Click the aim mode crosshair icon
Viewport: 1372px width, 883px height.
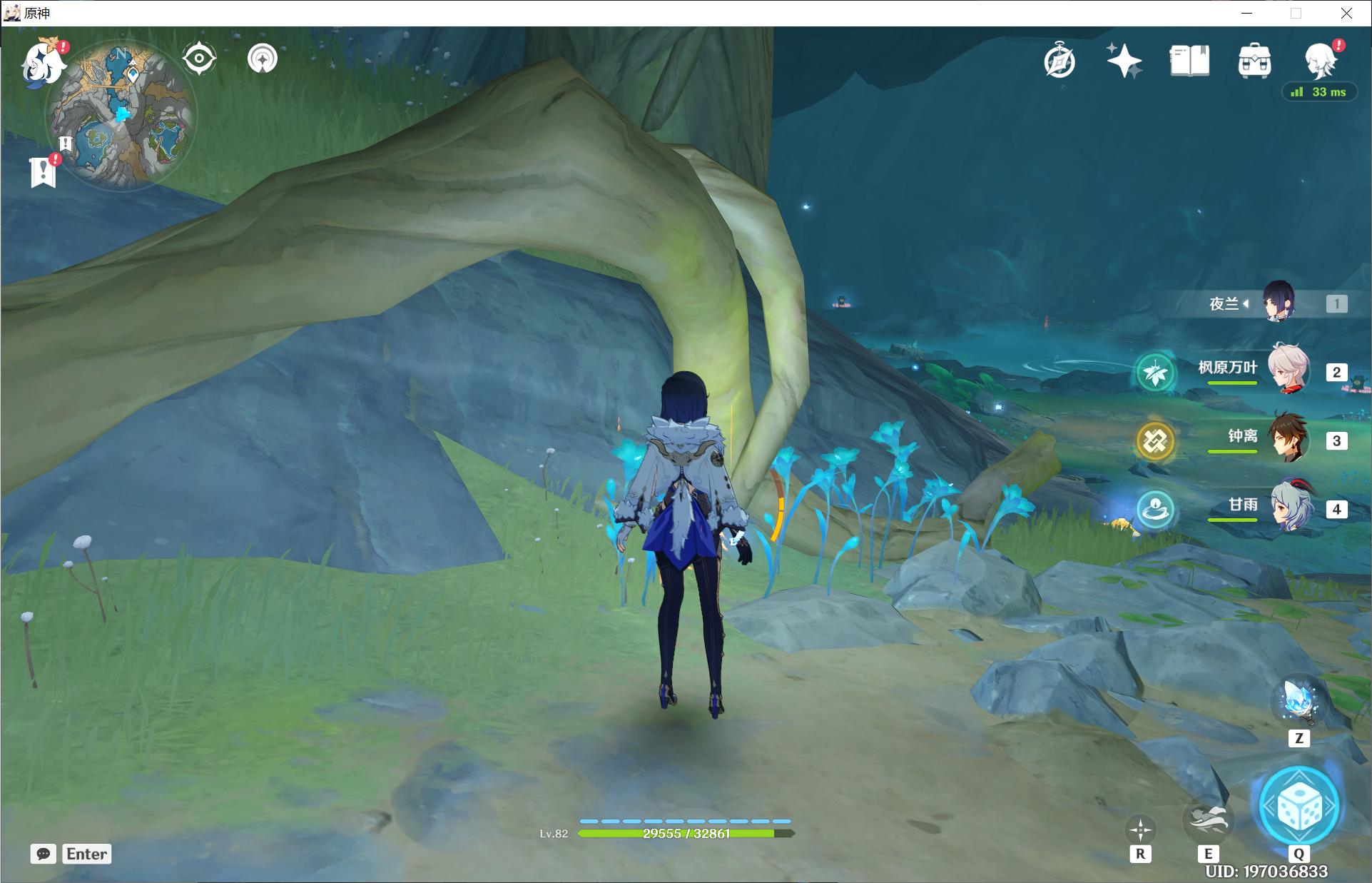pos(1140,830)
